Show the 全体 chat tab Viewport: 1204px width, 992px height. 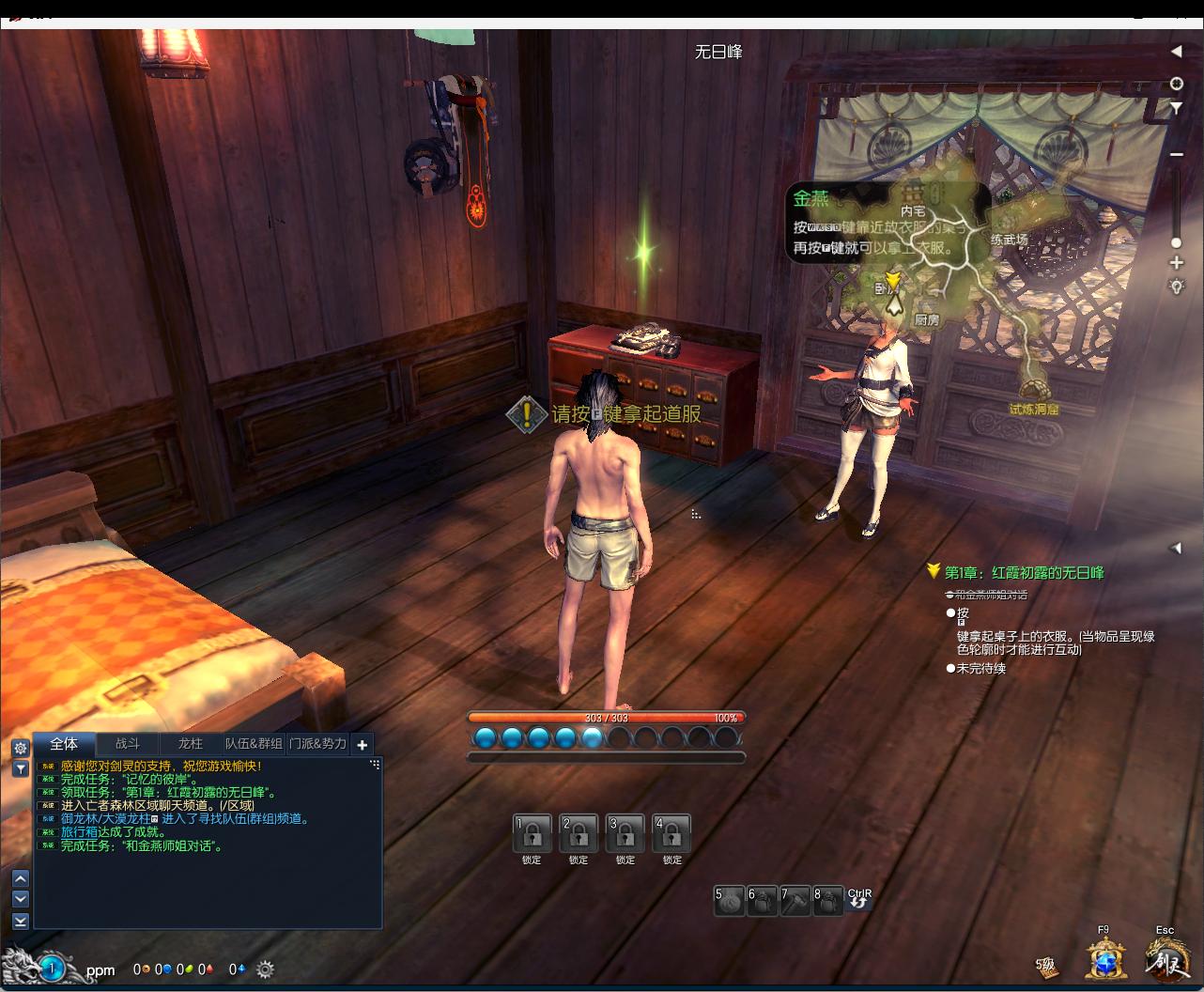(64, 743)
